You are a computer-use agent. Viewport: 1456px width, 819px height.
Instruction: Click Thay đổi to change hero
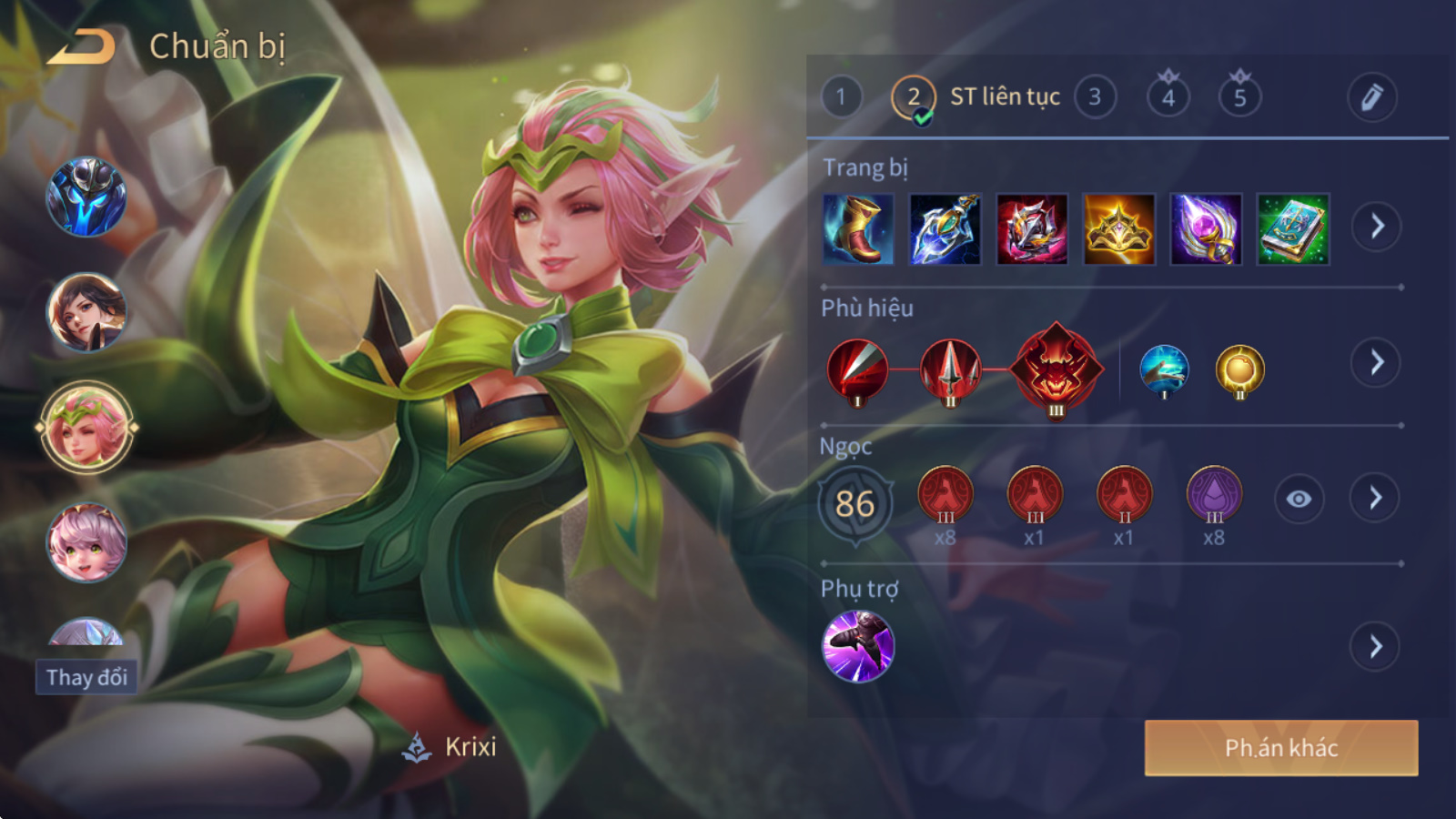(86, 677)
